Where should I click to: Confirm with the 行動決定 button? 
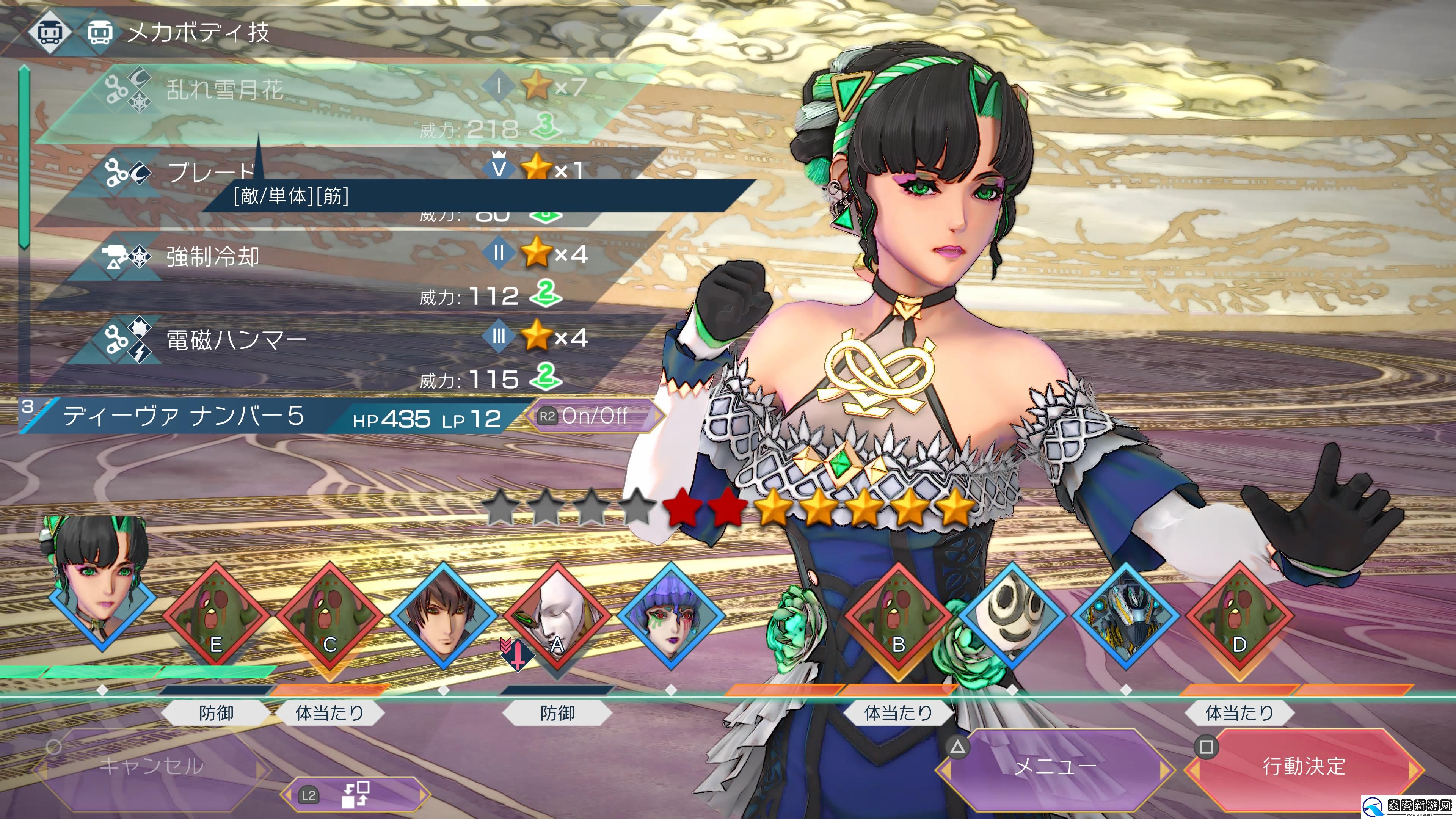[1304, 766]
